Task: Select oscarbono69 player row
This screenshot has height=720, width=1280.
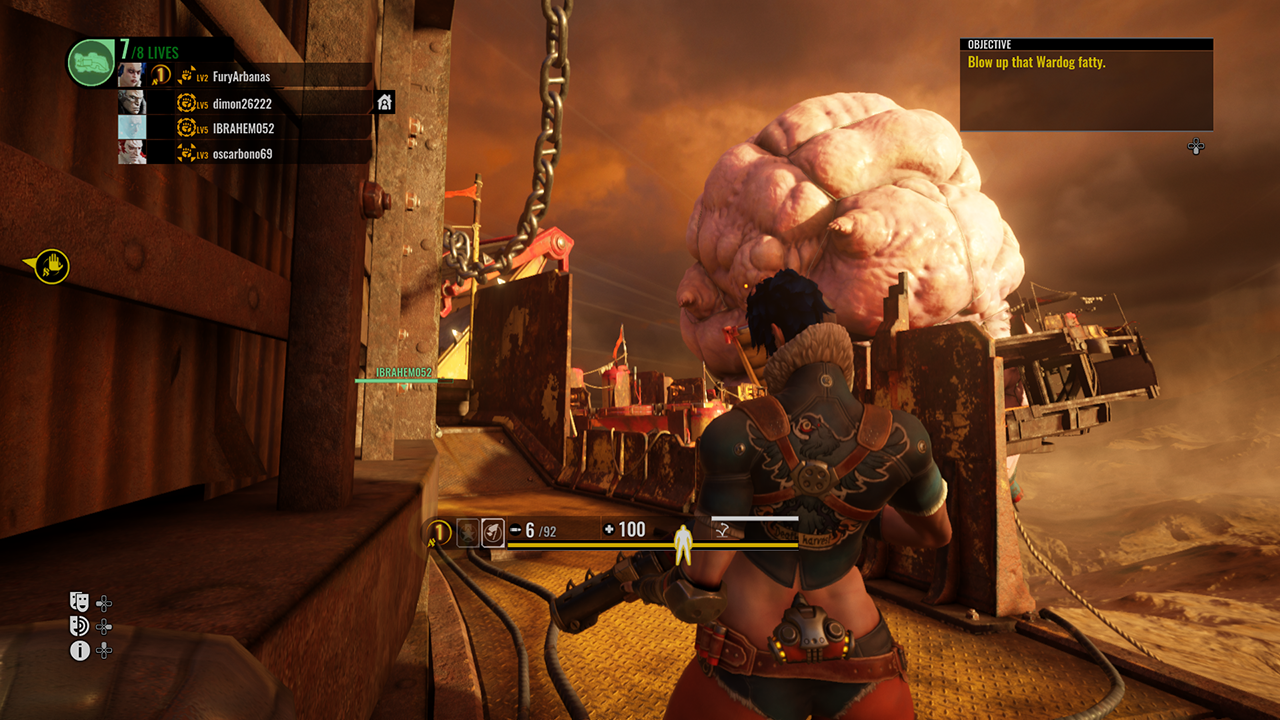Action: (240, 154)
